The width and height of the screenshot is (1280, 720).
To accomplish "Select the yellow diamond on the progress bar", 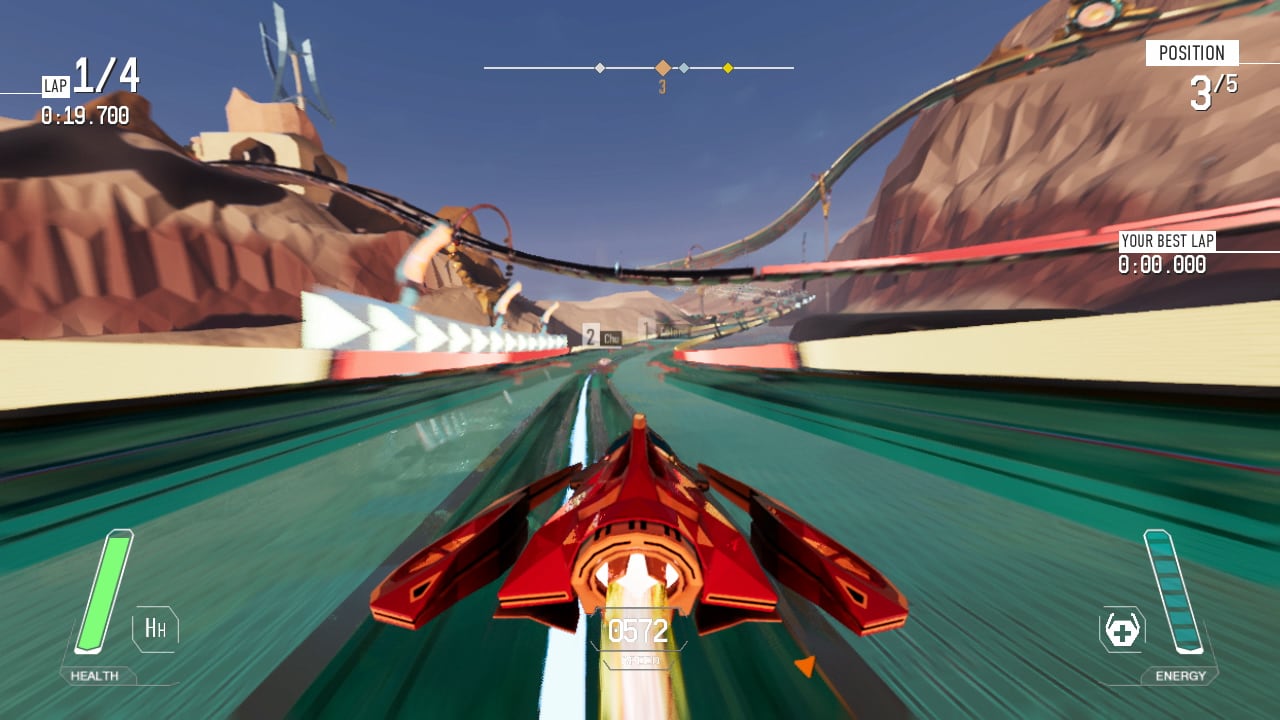I will coord(727,67).
